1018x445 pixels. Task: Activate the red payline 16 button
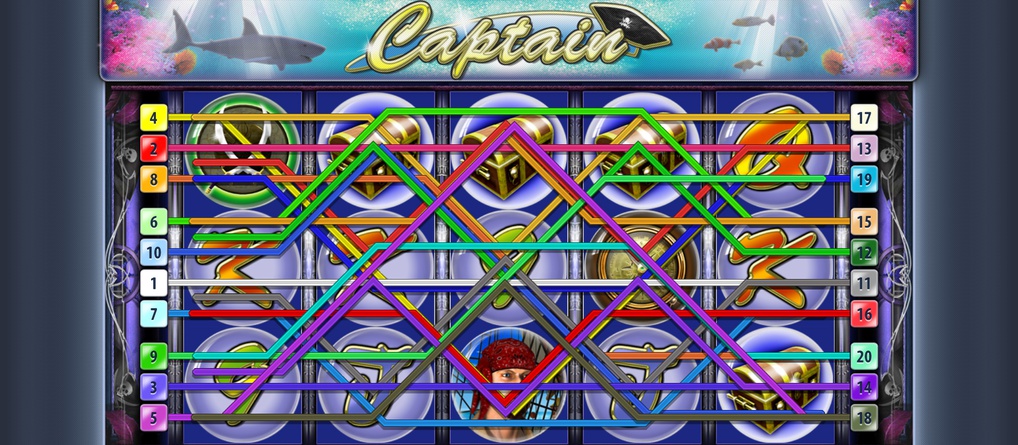tap(864, 314)
